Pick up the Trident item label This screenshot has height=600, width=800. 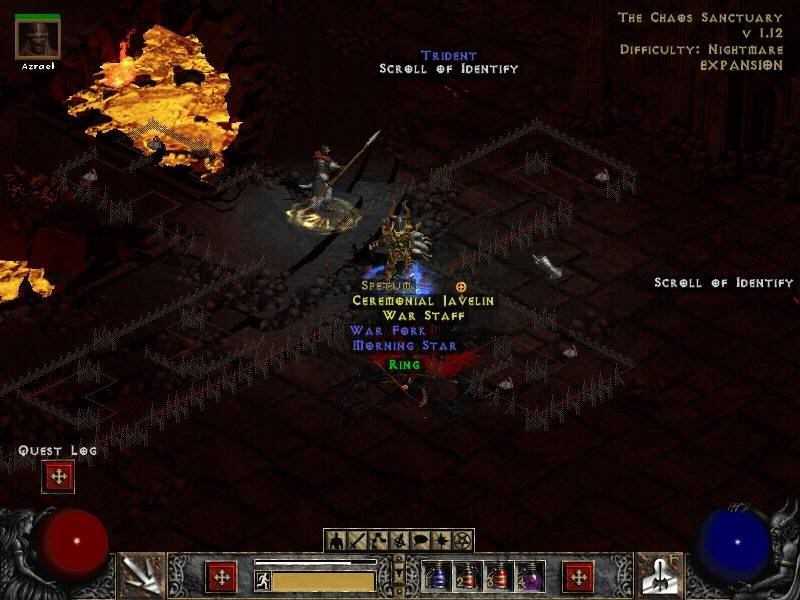pyautogui.click(x=448, y=56)
